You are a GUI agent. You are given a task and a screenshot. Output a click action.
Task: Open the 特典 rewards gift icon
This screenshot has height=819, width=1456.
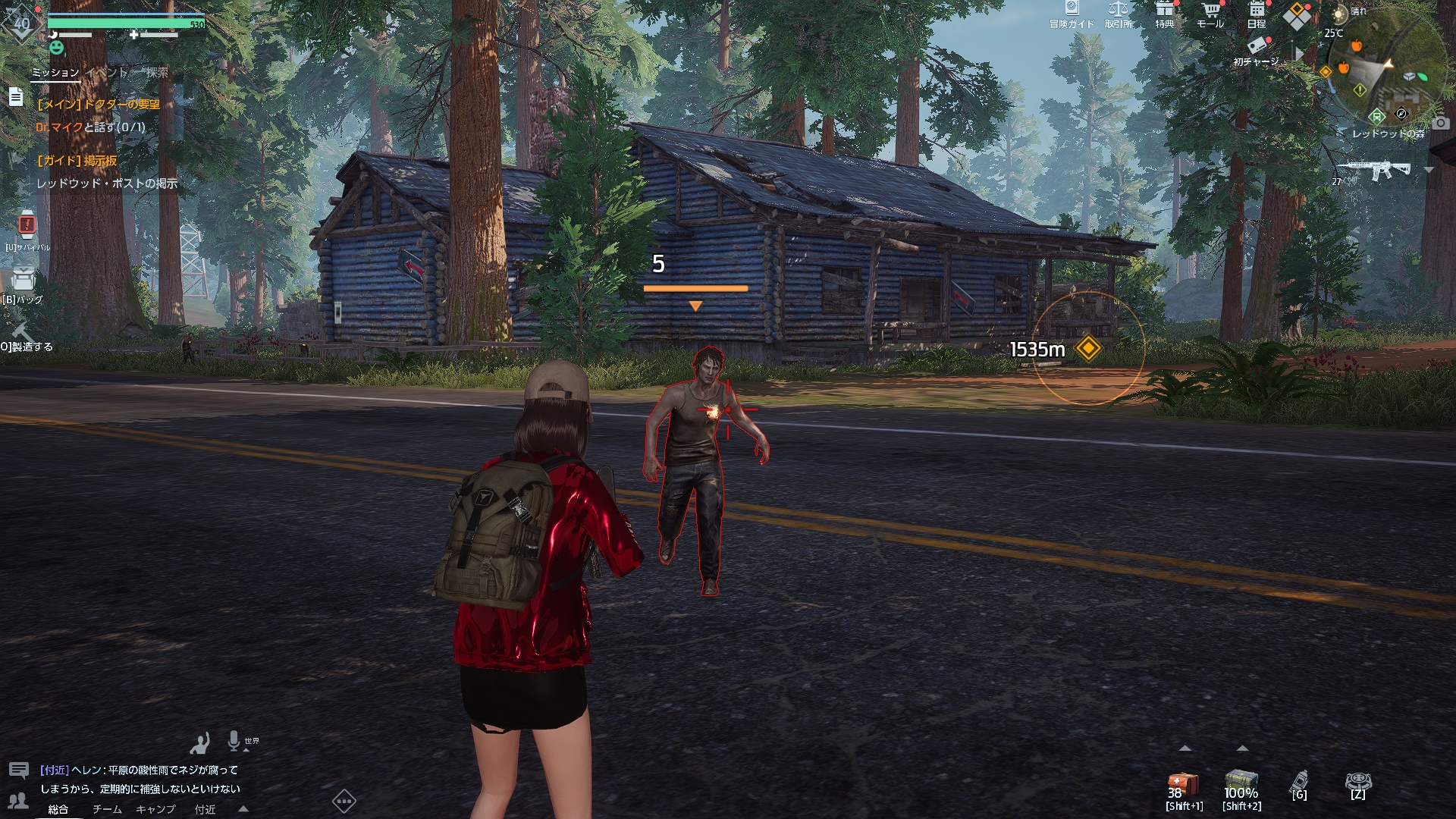[1164, 14]
